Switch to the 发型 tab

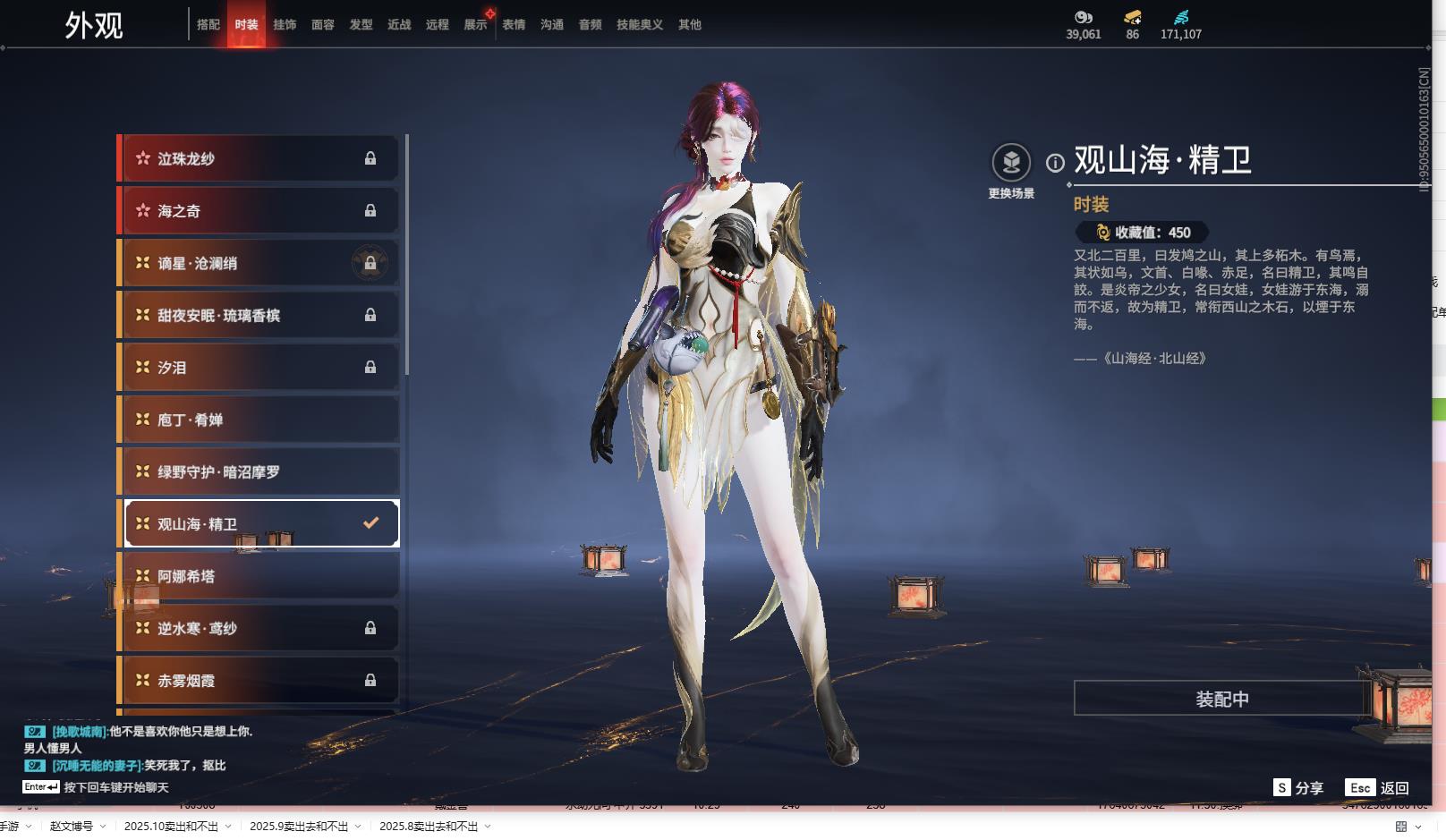tap(361, 25)
